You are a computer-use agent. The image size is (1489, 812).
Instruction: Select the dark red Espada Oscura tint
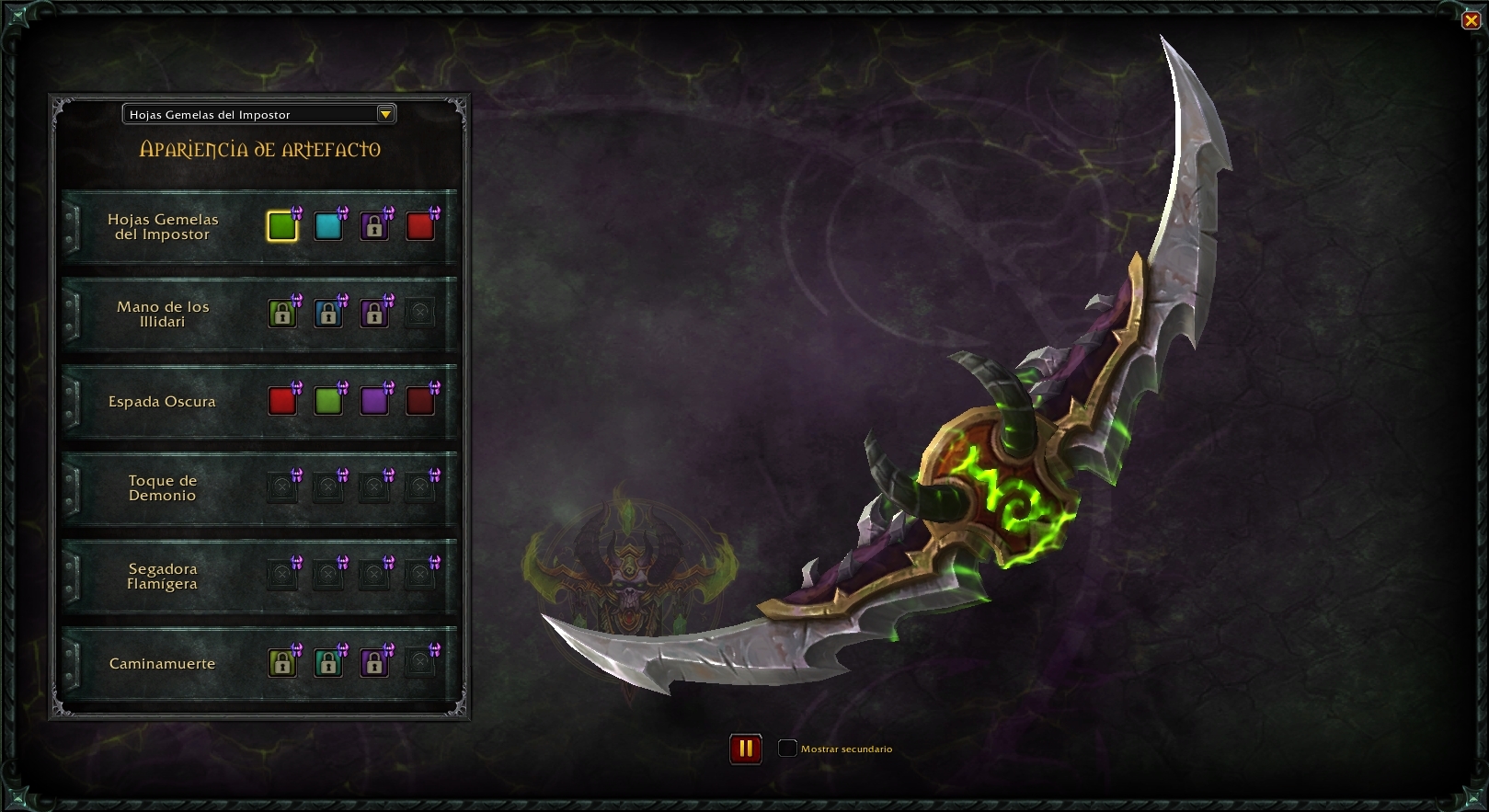tap(420, 401)
